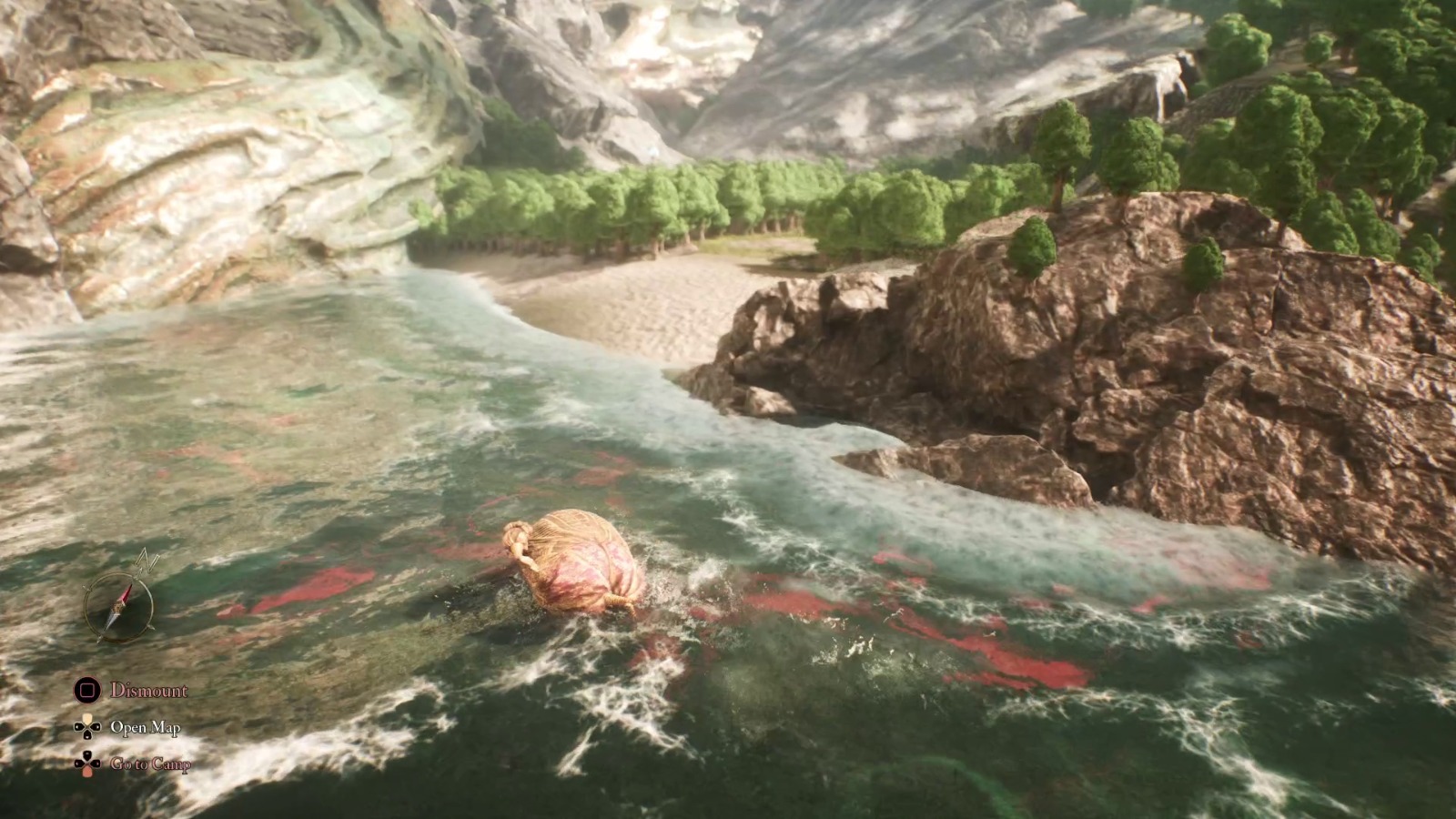
Task: Click the Dismount text label
Action: coord(148,690)
